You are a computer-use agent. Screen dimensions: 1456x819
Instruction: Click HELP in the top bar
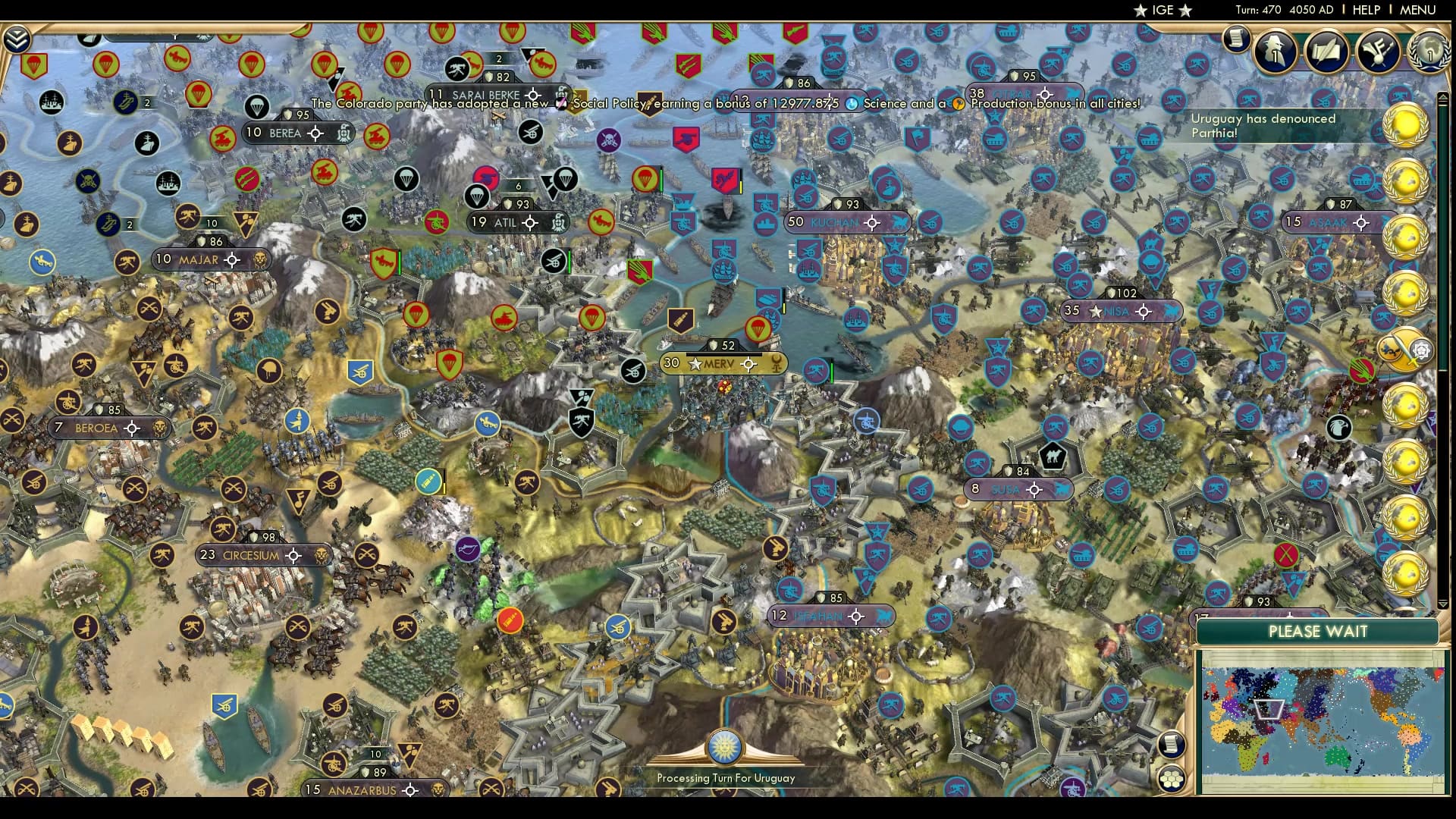coord(1365,10)
